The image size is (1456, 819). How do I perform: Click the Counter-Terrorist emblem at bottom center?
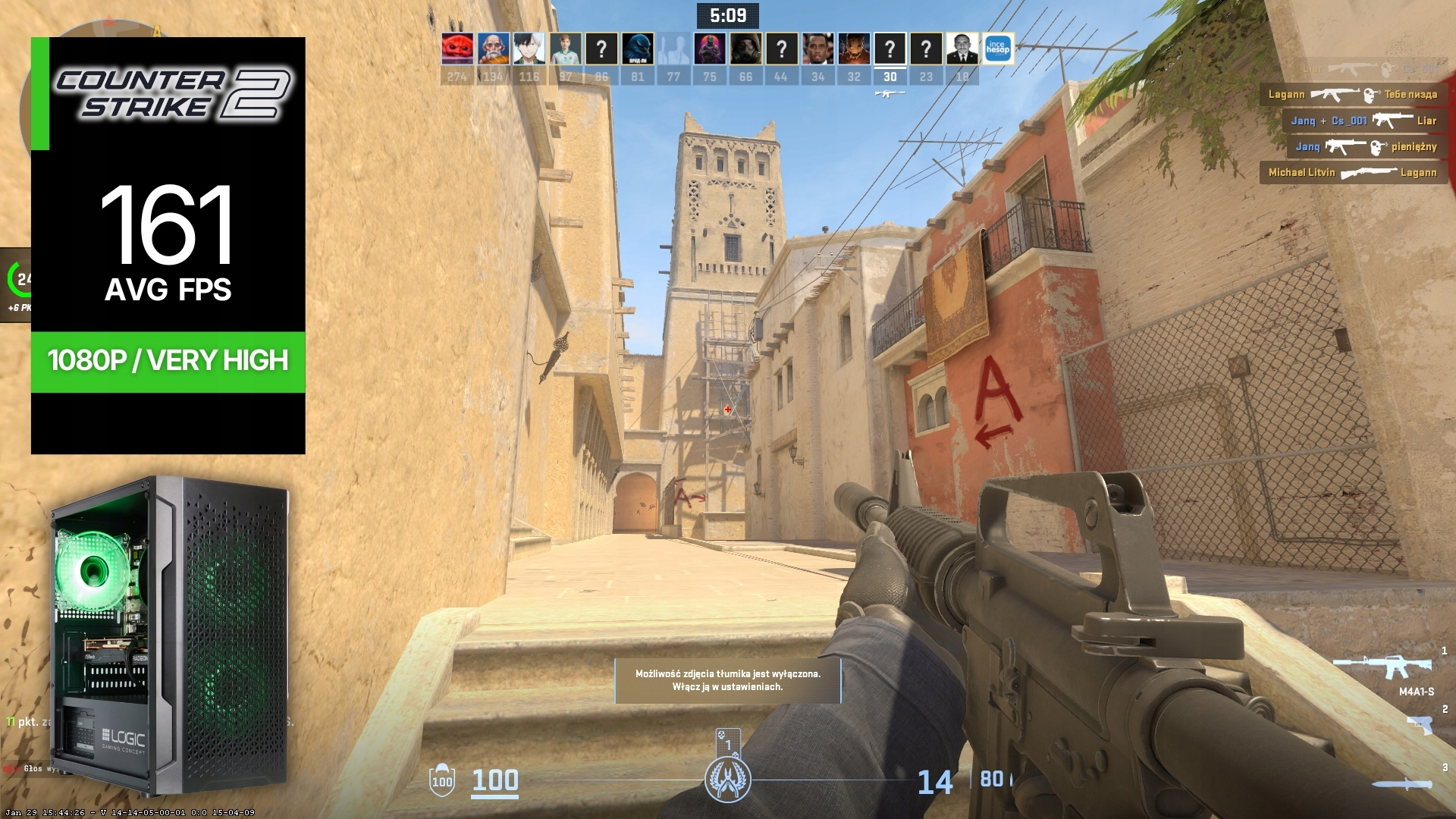pyautogui.click(x=727, y=780)
